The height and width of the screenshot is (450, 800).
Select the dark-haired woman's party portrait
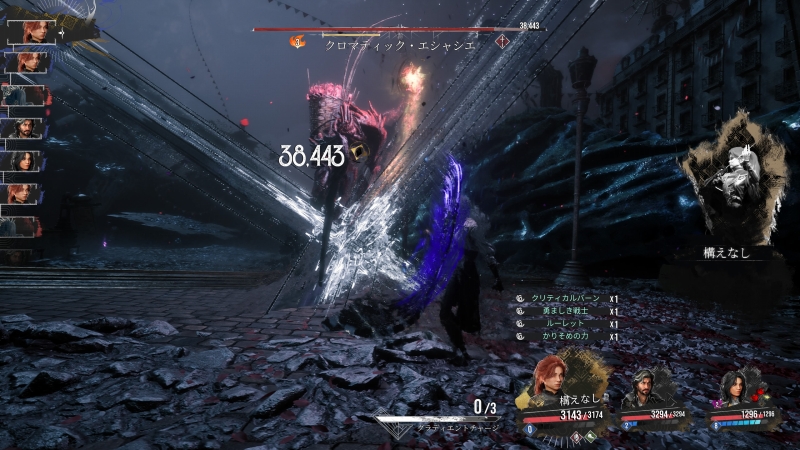731,385
